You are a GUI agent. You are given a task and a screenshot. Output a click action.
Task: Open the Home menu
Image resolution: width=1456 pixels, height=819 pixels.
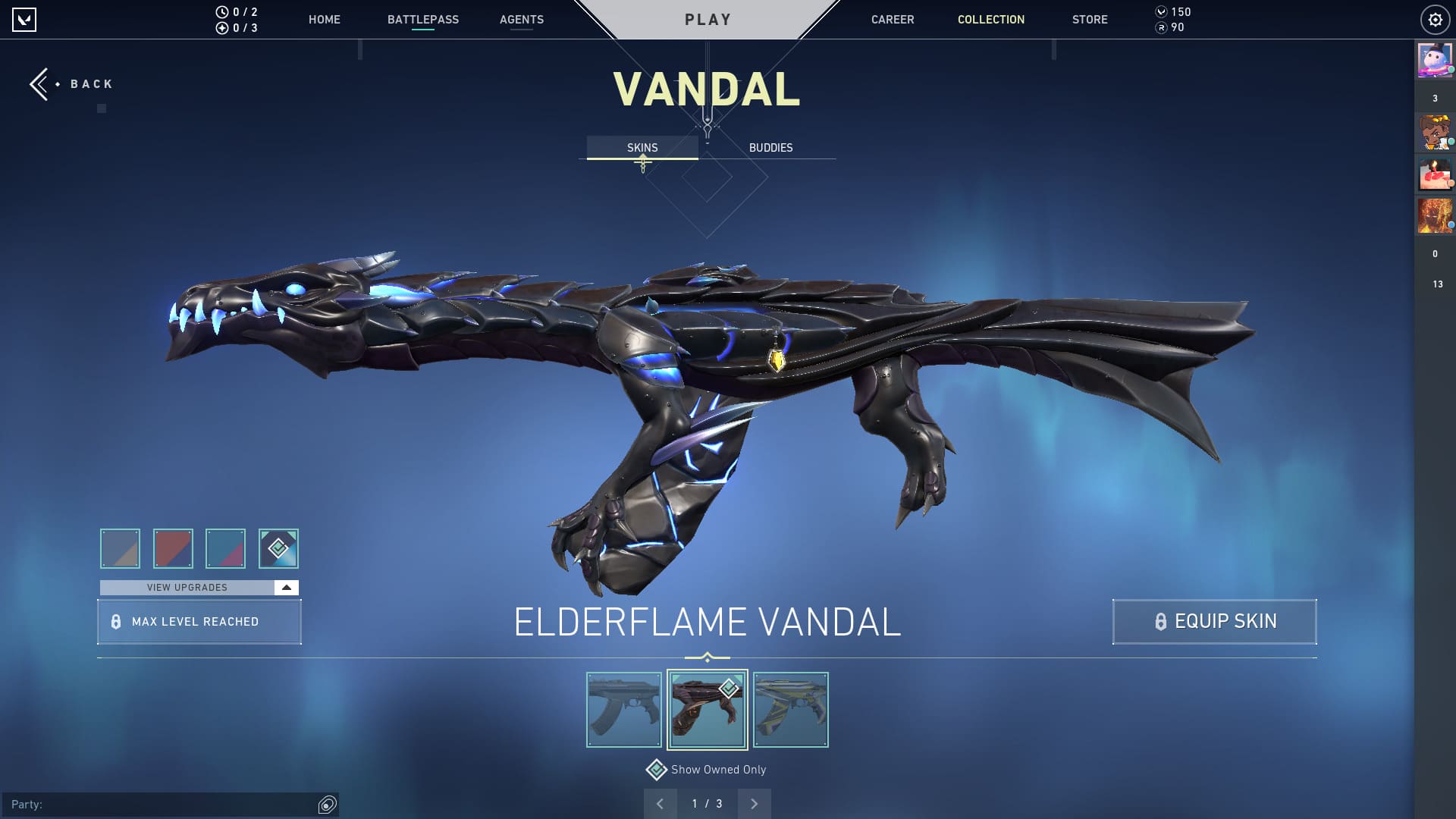click(x=324, y=20)
